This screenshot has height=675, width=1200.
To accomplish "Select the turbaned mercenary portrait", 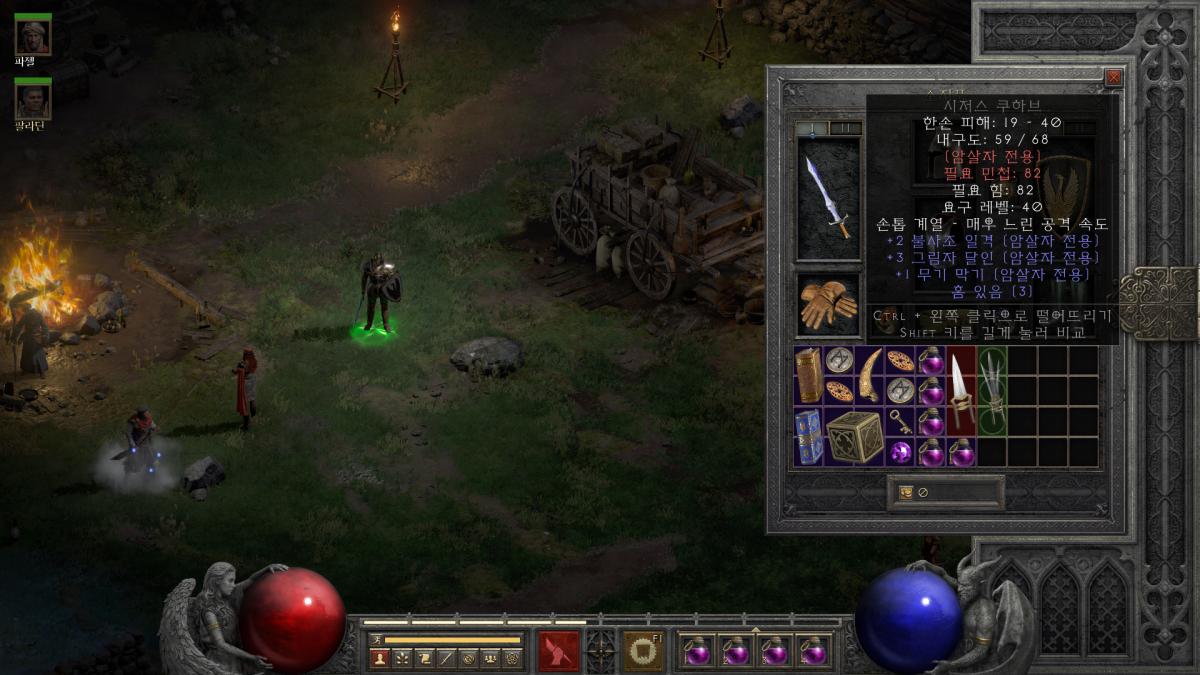I will (32, 37).
